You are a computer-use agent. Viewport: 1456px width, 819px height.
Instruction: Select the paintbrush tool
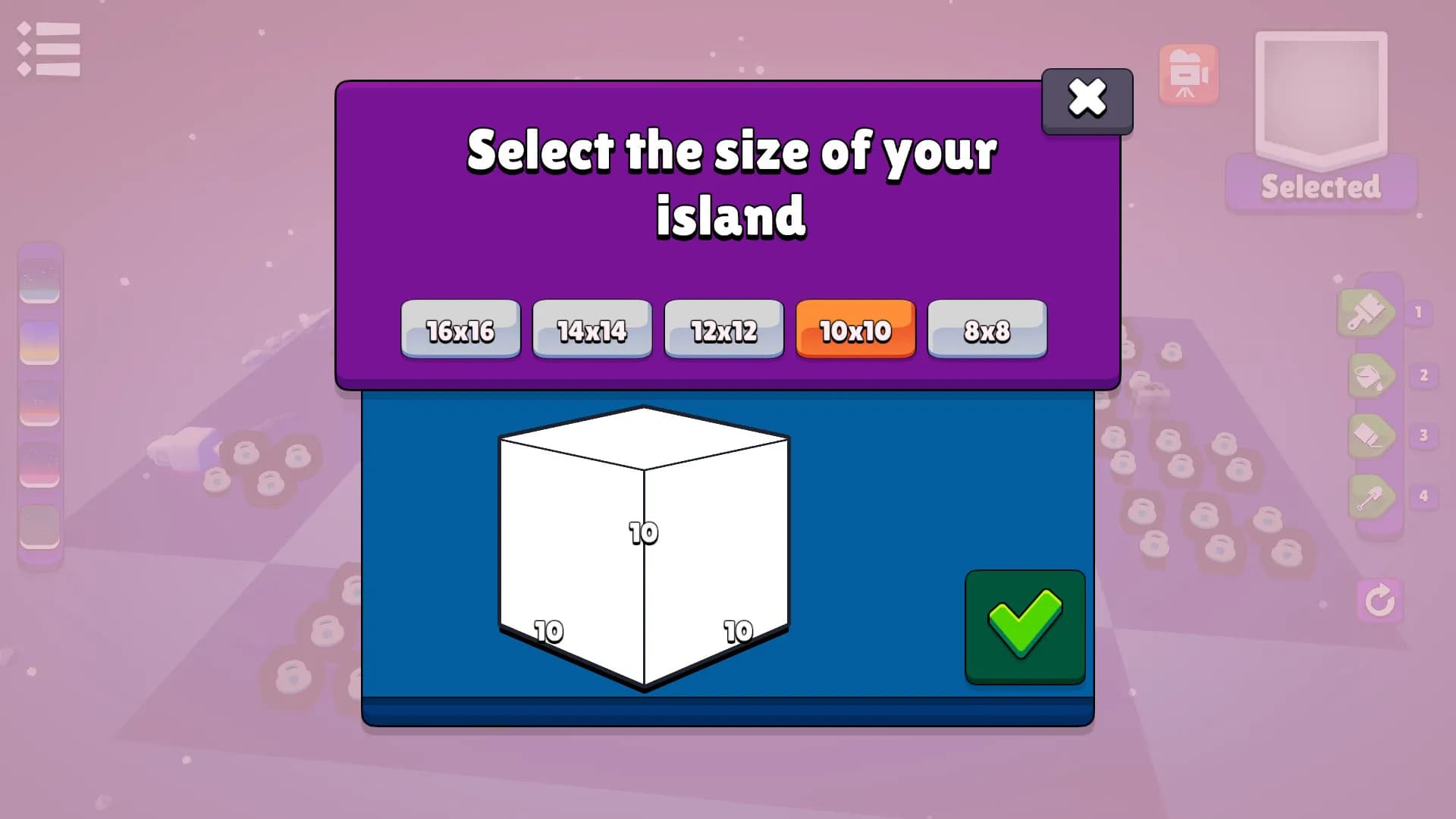tap(1367, 312)
